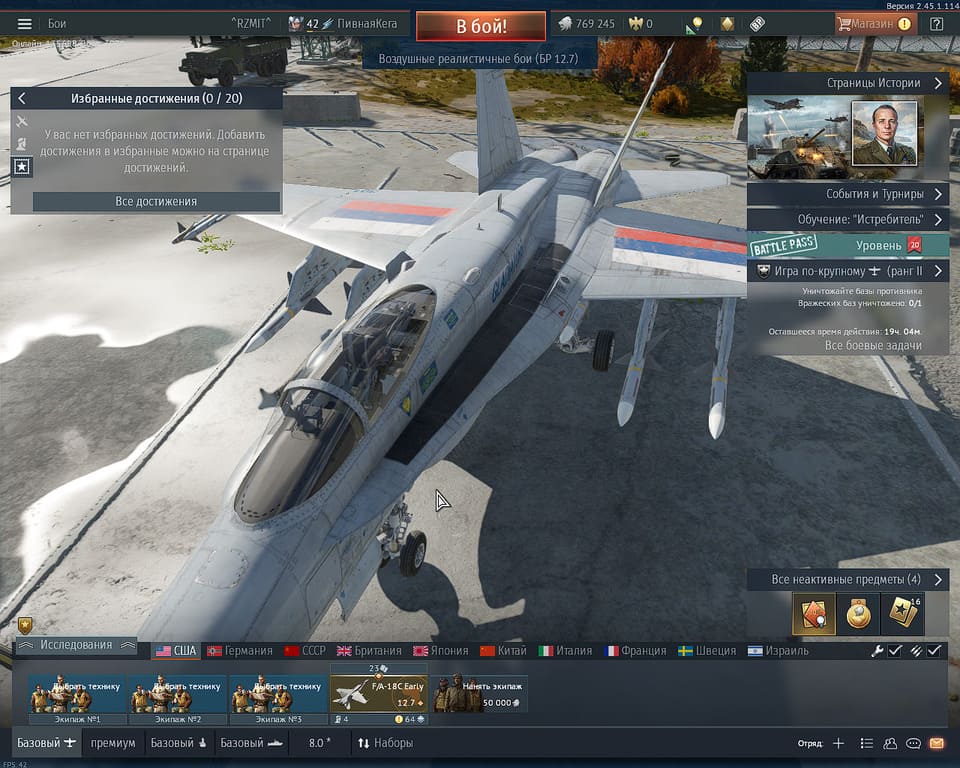Image resolution: width=960 pixels, height=768 pixels.
Task: Open the Исследования research tree
Action: pos(76,645)
